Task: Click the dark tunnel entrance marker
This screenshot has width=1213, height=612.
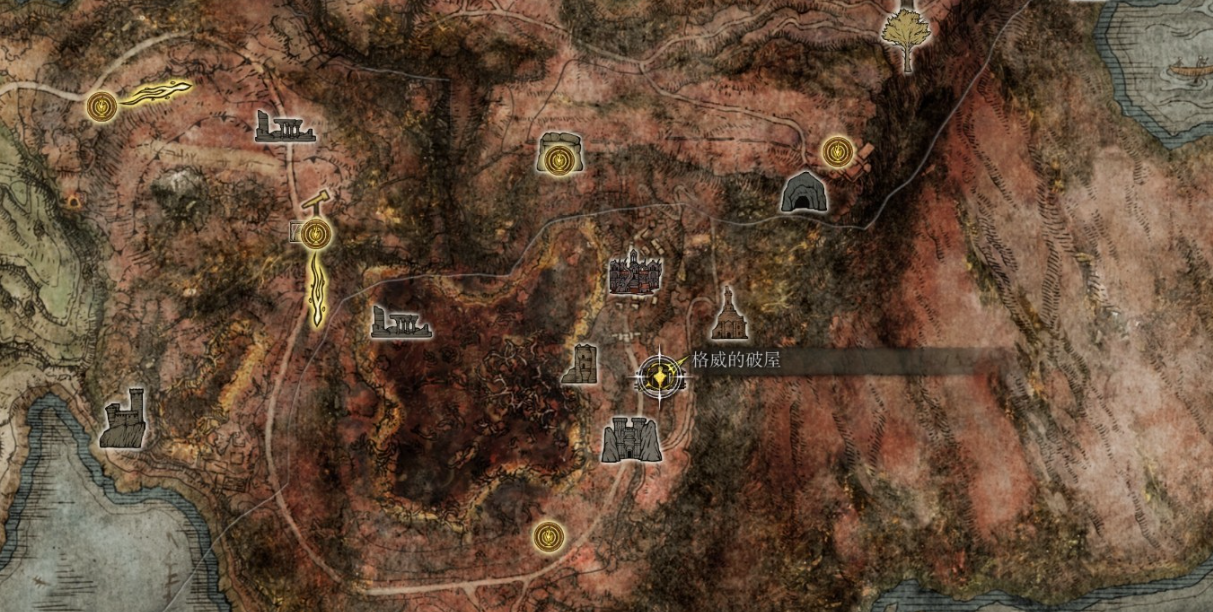Action: tap(802, 192)
